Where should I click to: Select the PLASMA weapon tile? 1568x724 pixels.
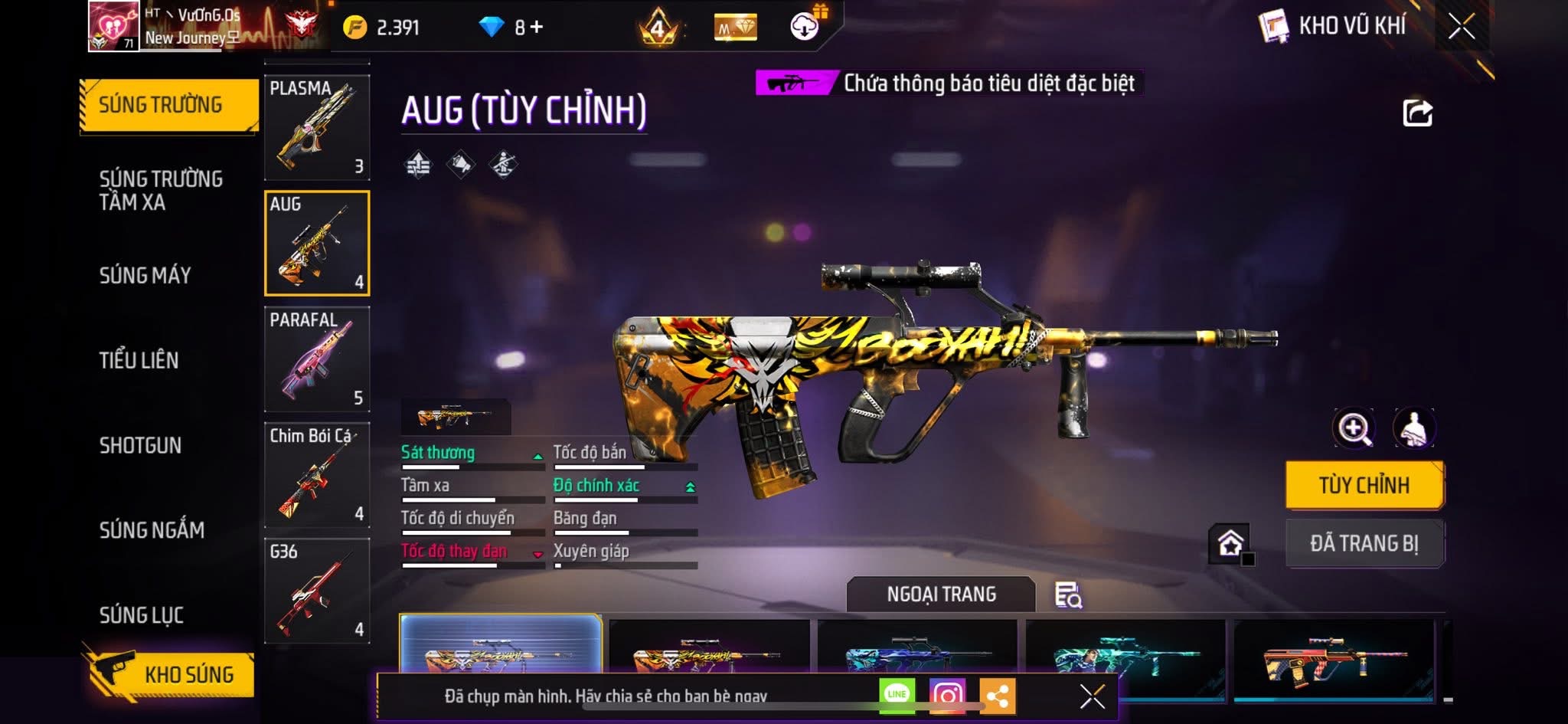click(x=317, y=127)
